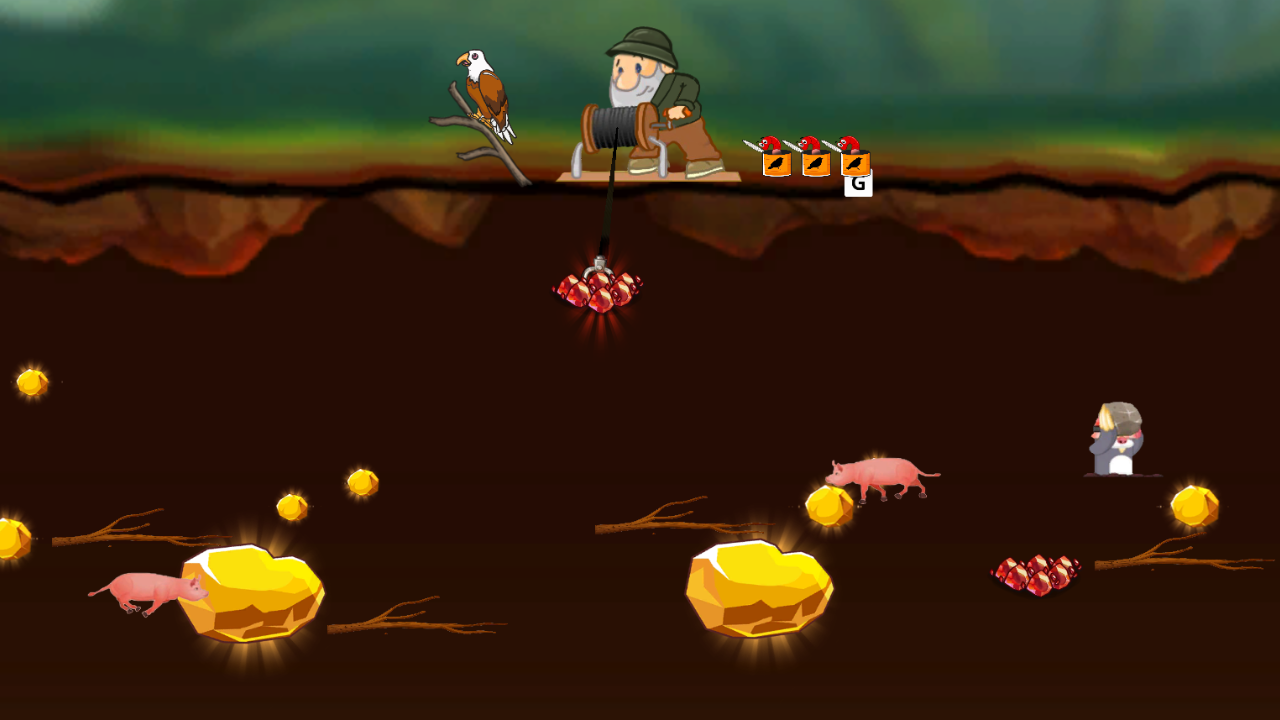Click the ruby cluster near the mole
Screen dimensions: 1280x720
[x=1037, y=572]
